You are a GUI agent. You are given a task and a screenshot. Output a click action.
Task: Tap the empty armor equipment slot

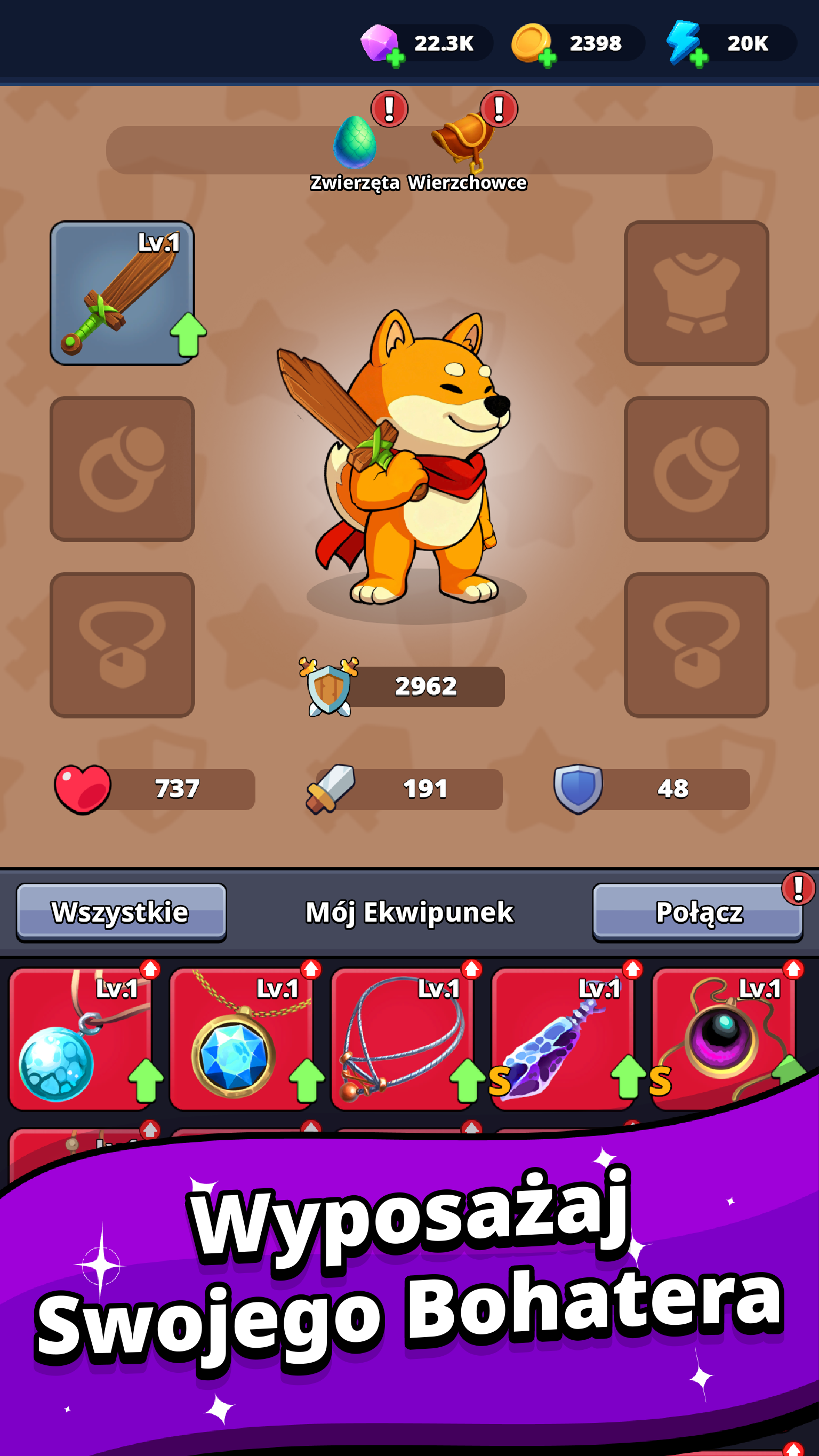pyautogui.click(x=696, y=294)
